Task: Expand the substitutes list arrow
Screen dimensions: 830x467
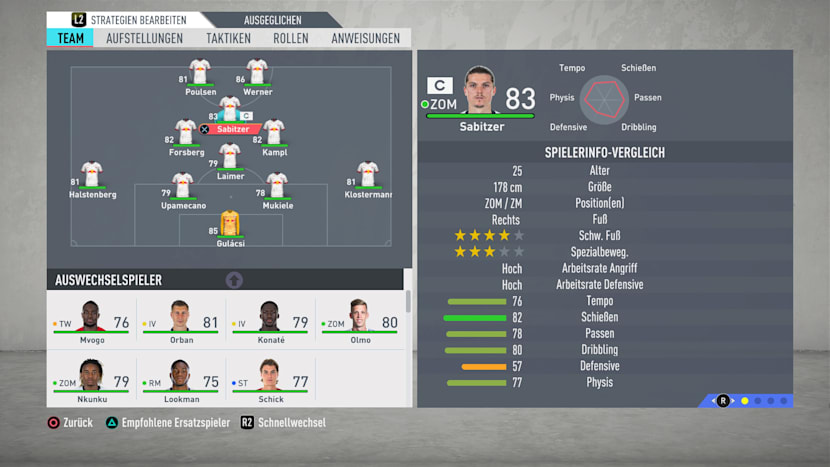Action: point(234,280)
